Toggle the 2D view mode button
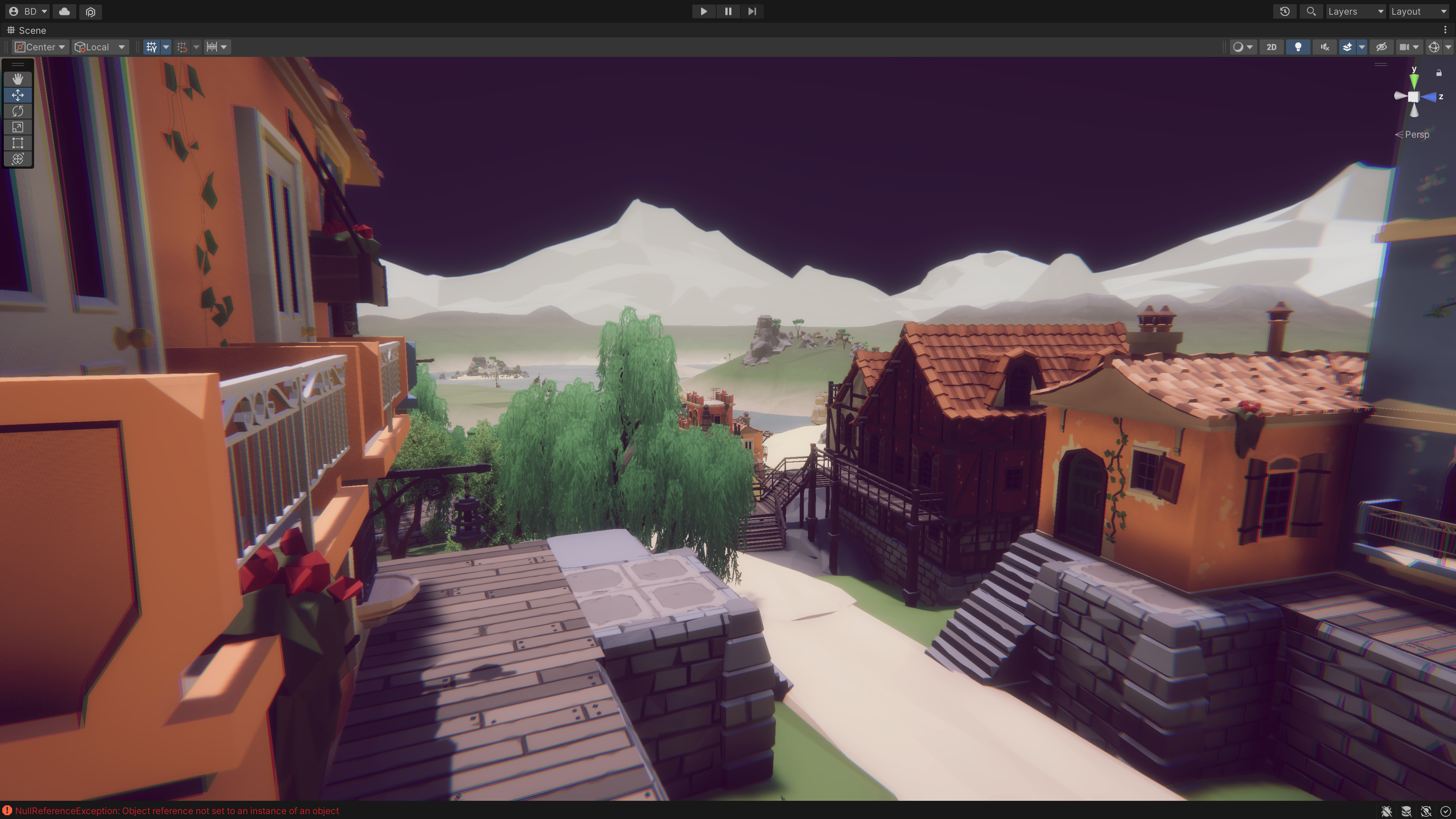Image resolution: width=1456 pixels, height=819 pixels. click(1271, 47)
